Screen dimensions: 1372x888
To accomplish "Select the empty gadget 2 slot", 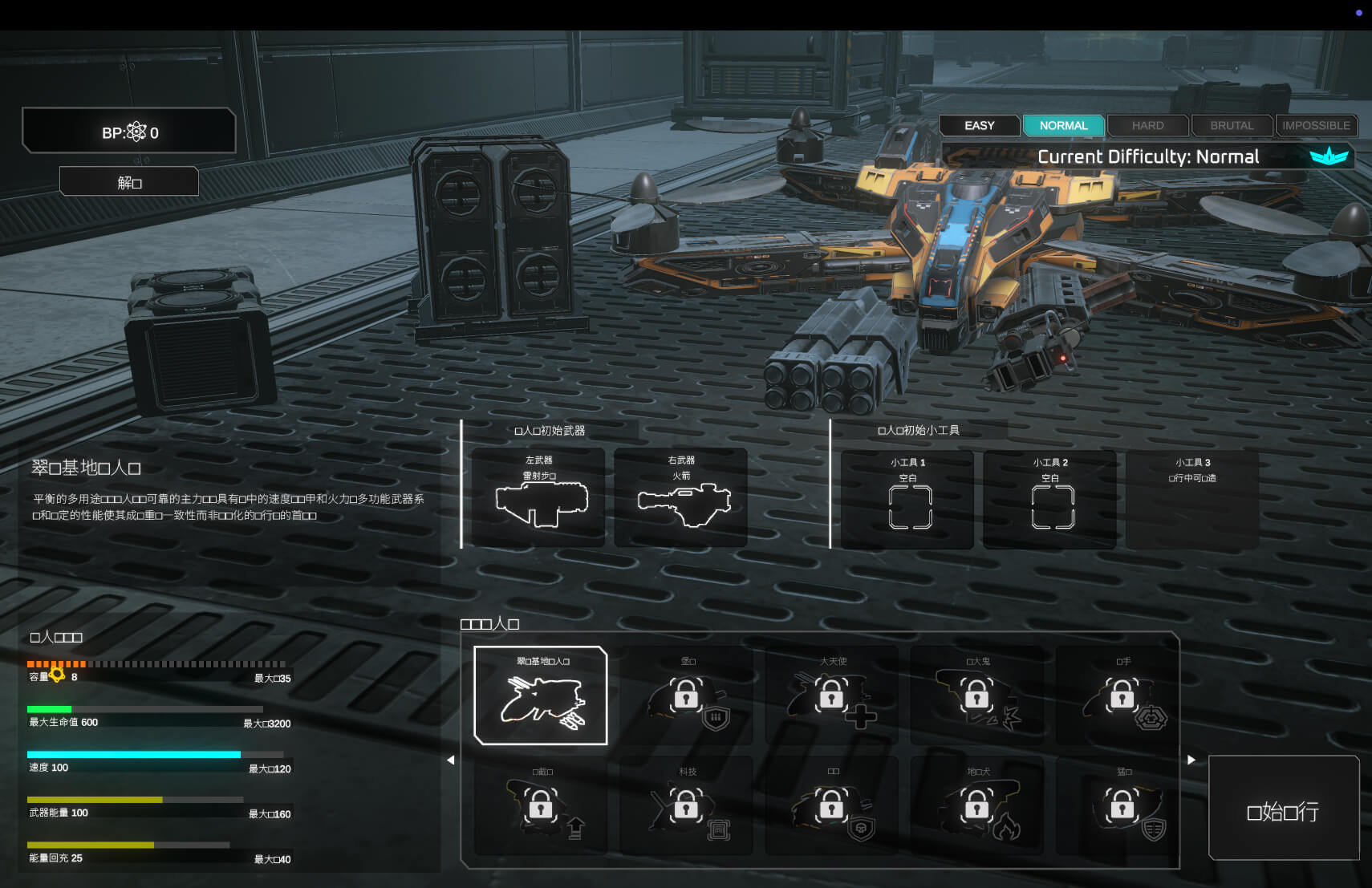I will pyautogui.click(x=1050, y=501).
